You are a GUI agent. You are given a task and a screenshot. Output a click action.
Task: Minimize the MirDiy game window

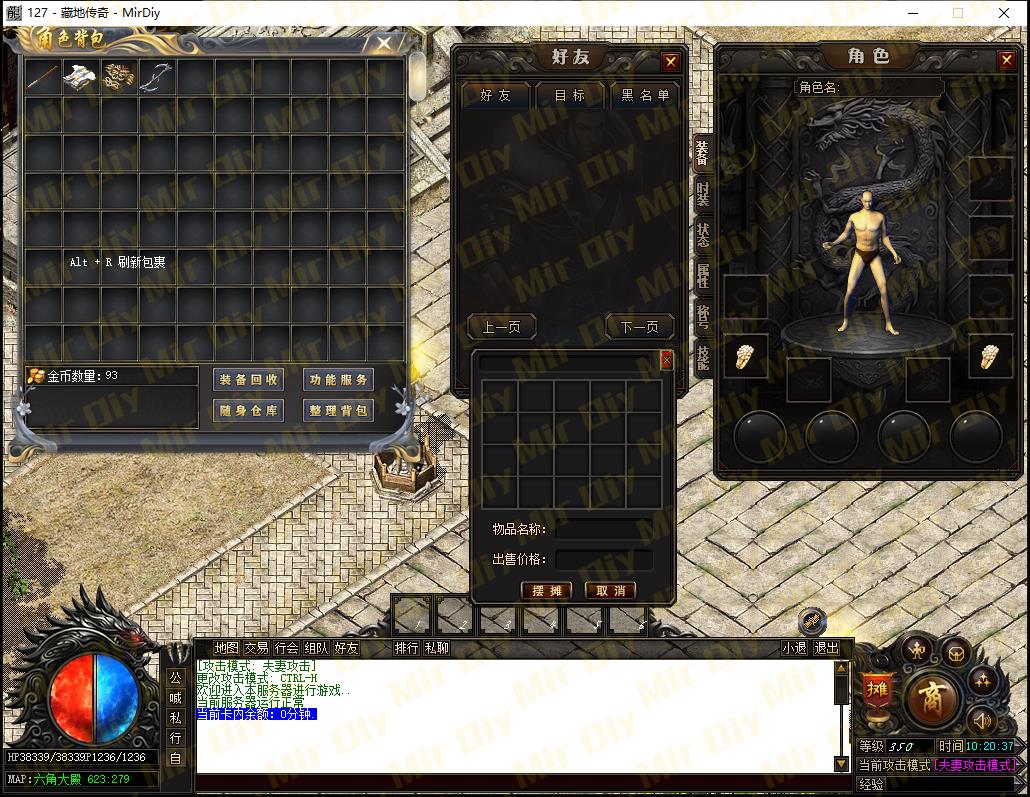pos(914,13)
